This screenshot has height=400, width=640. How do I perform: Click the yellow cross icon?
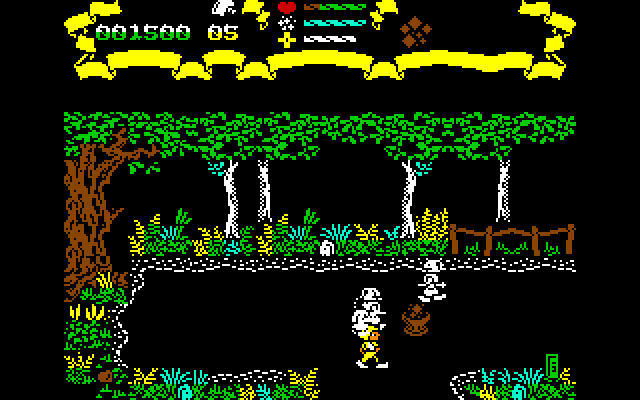coord(287,40)
